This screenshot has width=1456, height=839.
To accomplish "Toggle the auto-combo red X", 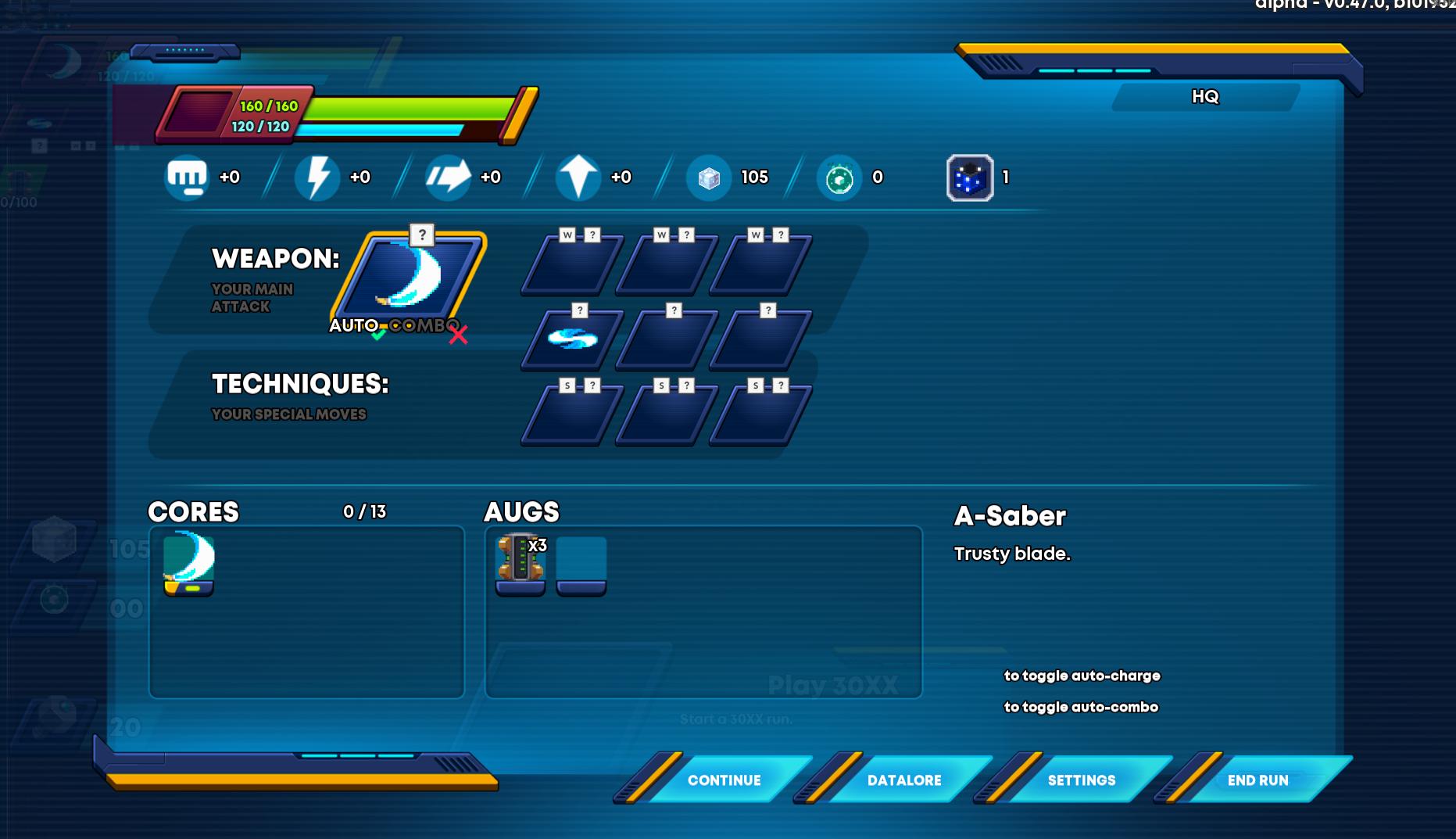I will [x=458, y=335].
